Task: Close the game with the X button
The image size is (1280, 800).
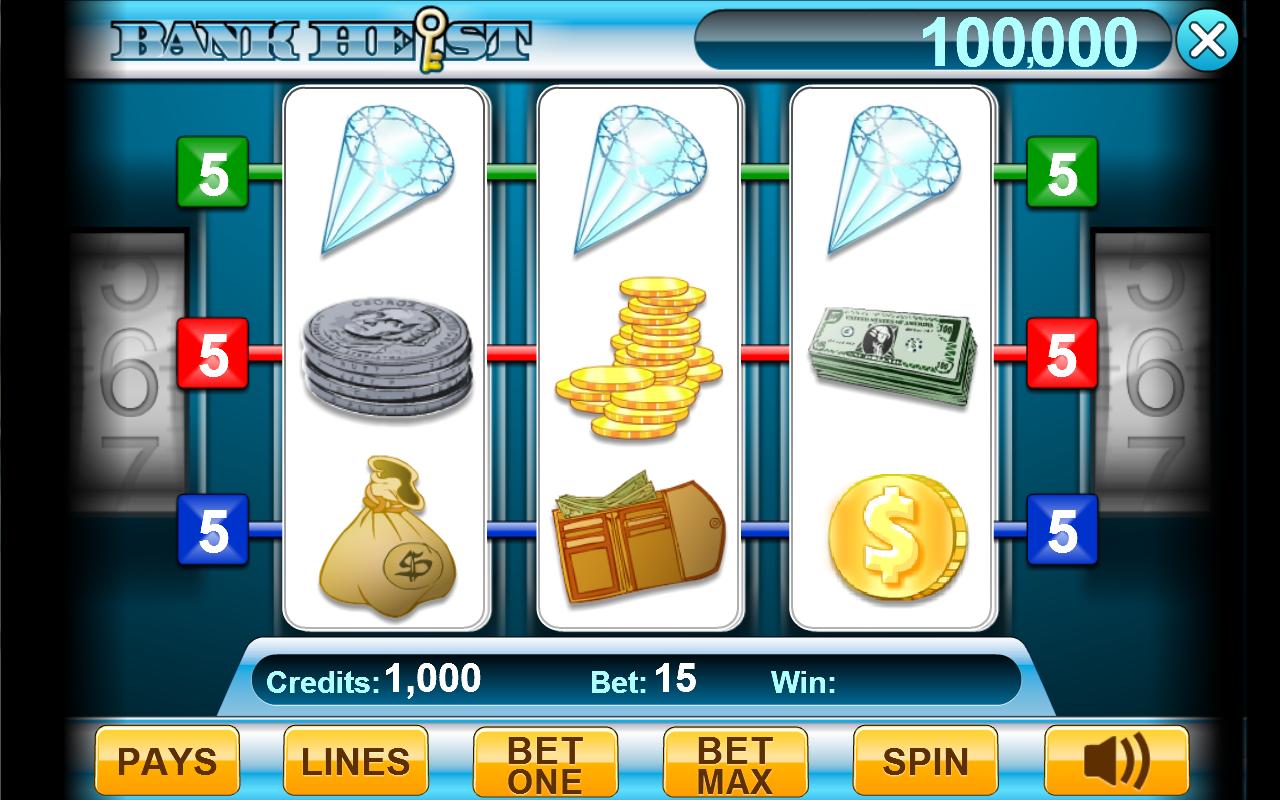Action: coord(1207,40)
